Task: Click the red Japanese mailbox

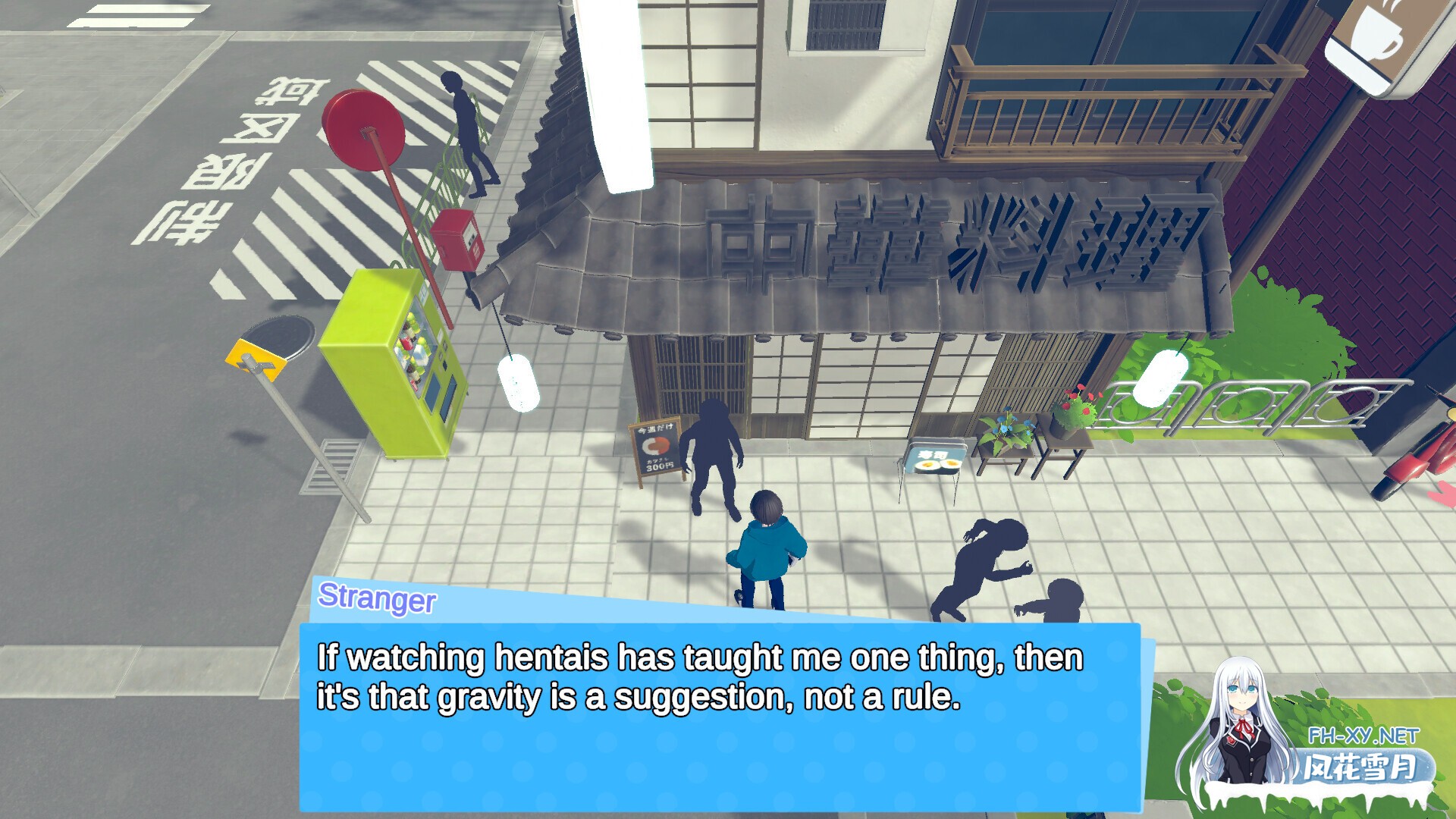Action: click(455, 243)
